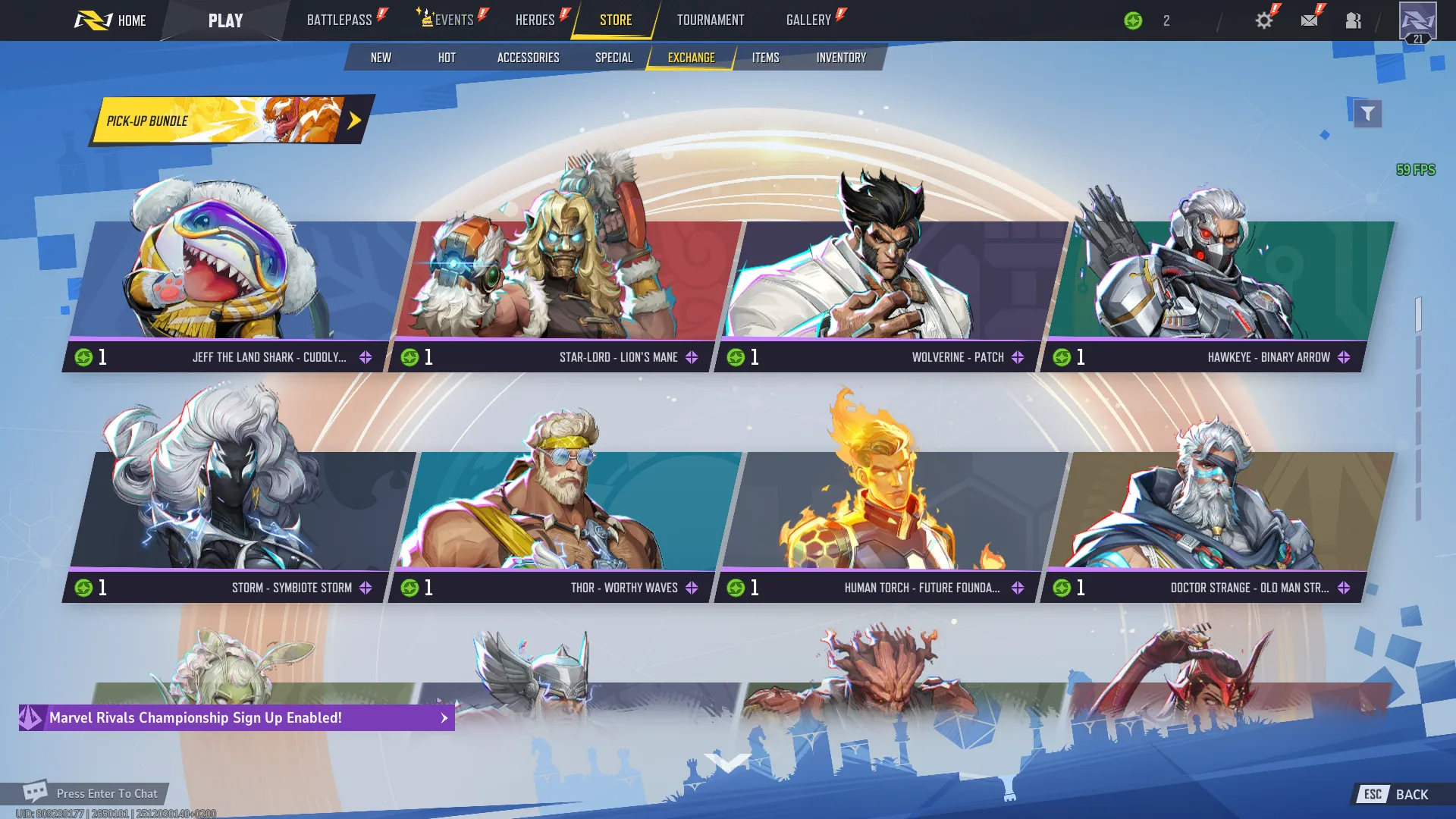Open the championship banner right chevron
This screenshot has width=1456, height=819.
[444, 717]
